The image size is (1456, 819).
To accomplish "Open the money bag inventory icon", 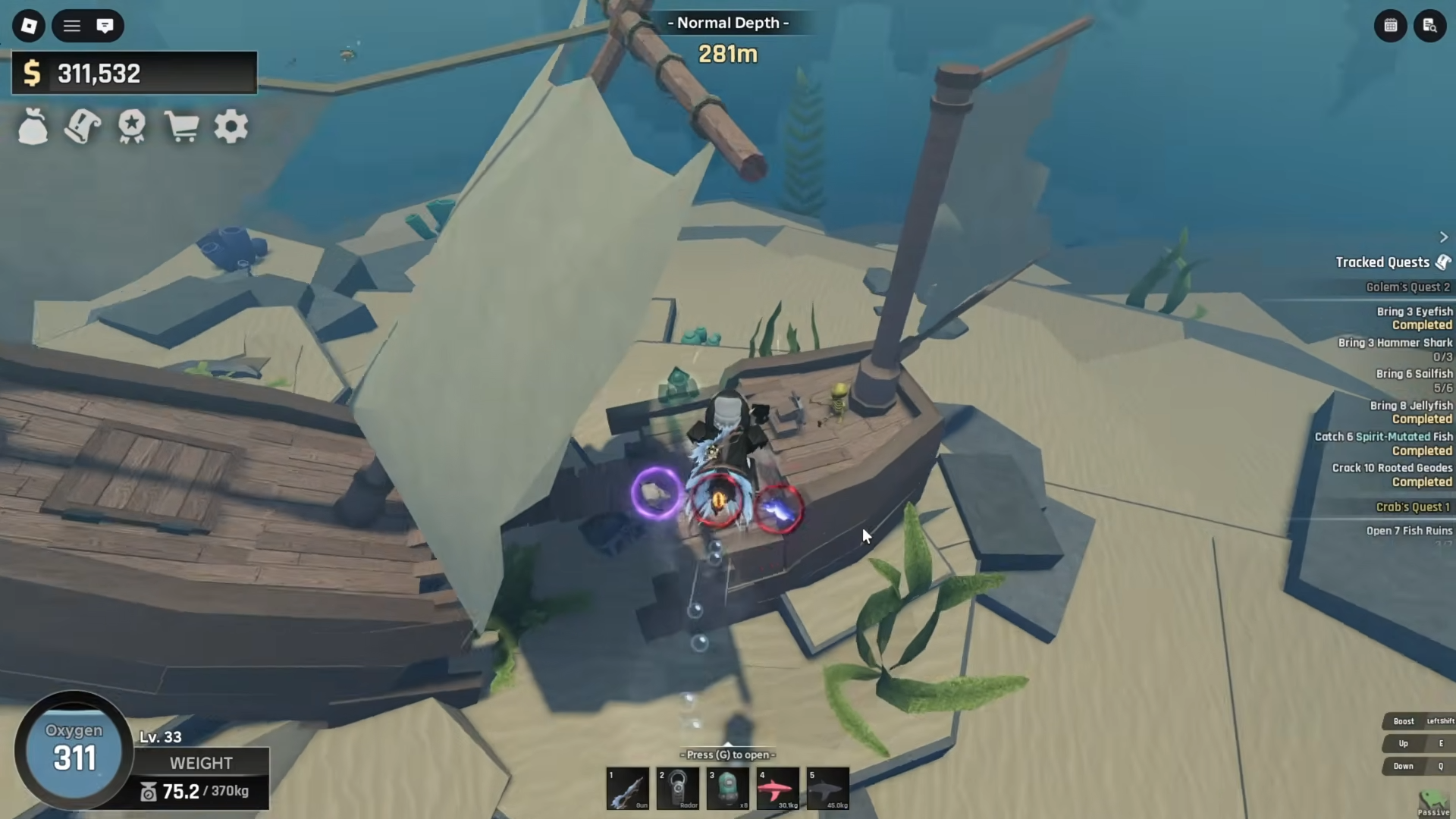I will 33,127.
